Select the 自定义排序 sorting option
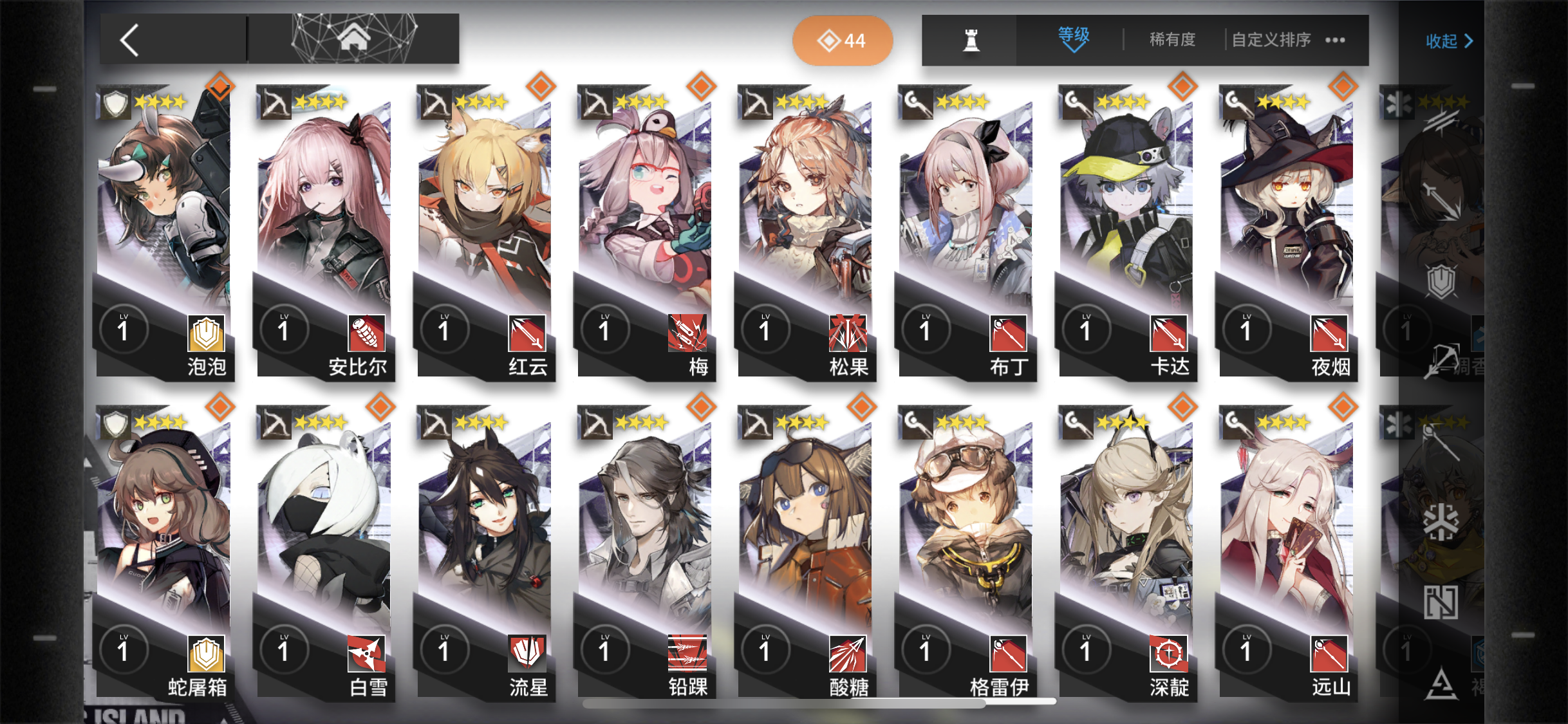1568x724 pixels. tap(1271, 39)
